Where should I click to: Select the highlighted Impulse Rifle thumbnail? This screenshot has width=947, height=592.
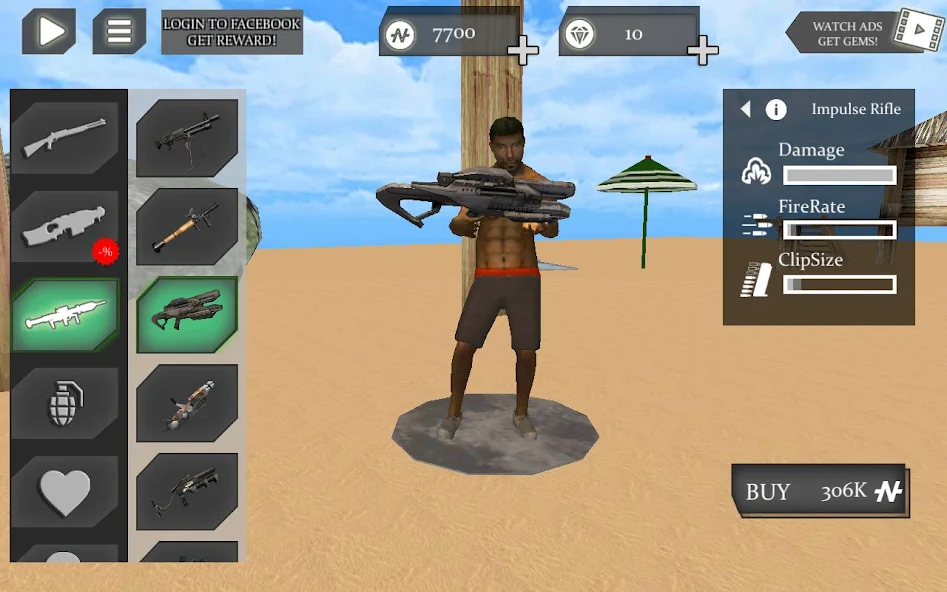[x=187, y=314]
